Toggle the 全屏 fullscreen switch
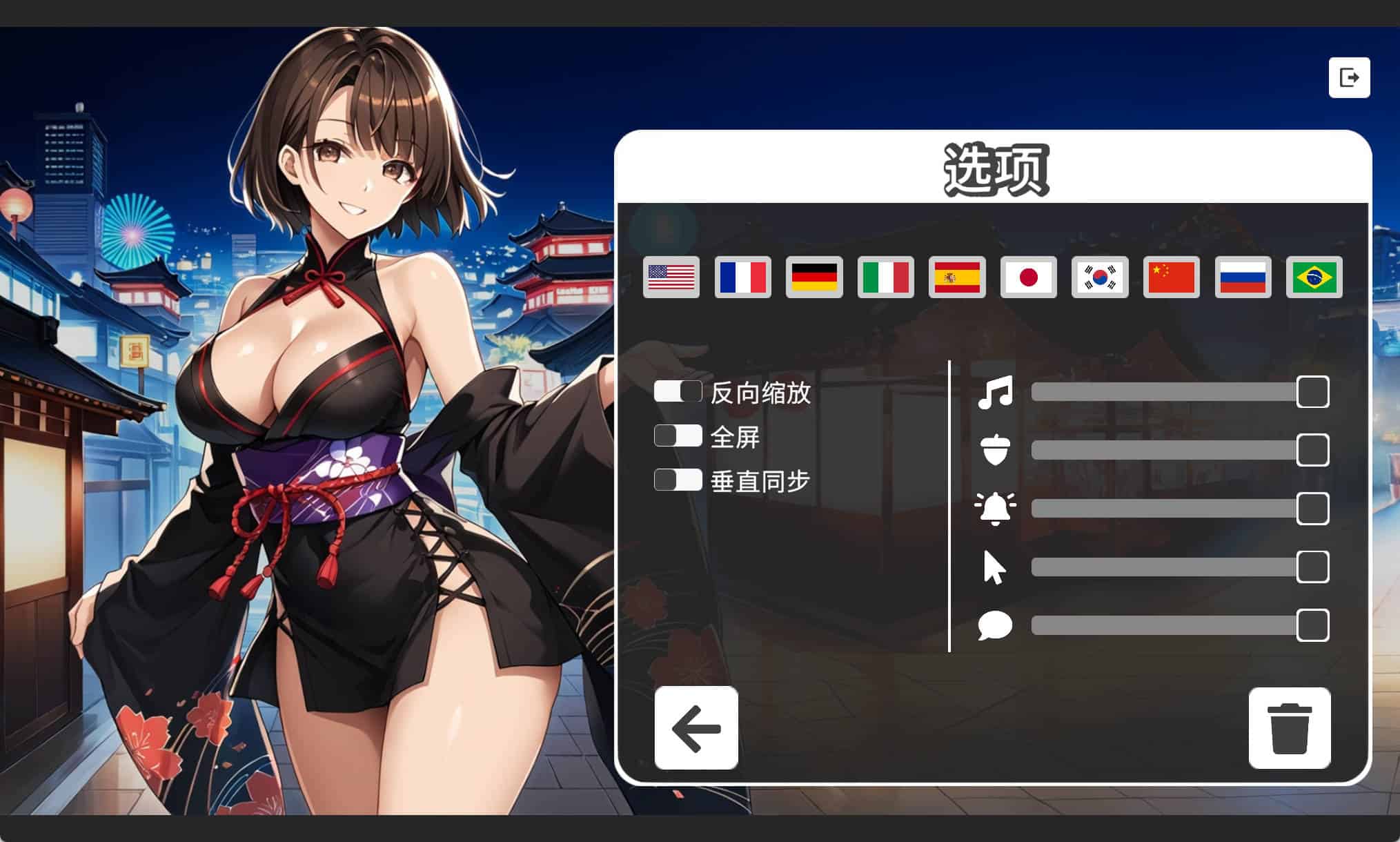Image resolution: width=1400 pixels, height=842 pixels. pyautogui.click(x=678, y=435)
